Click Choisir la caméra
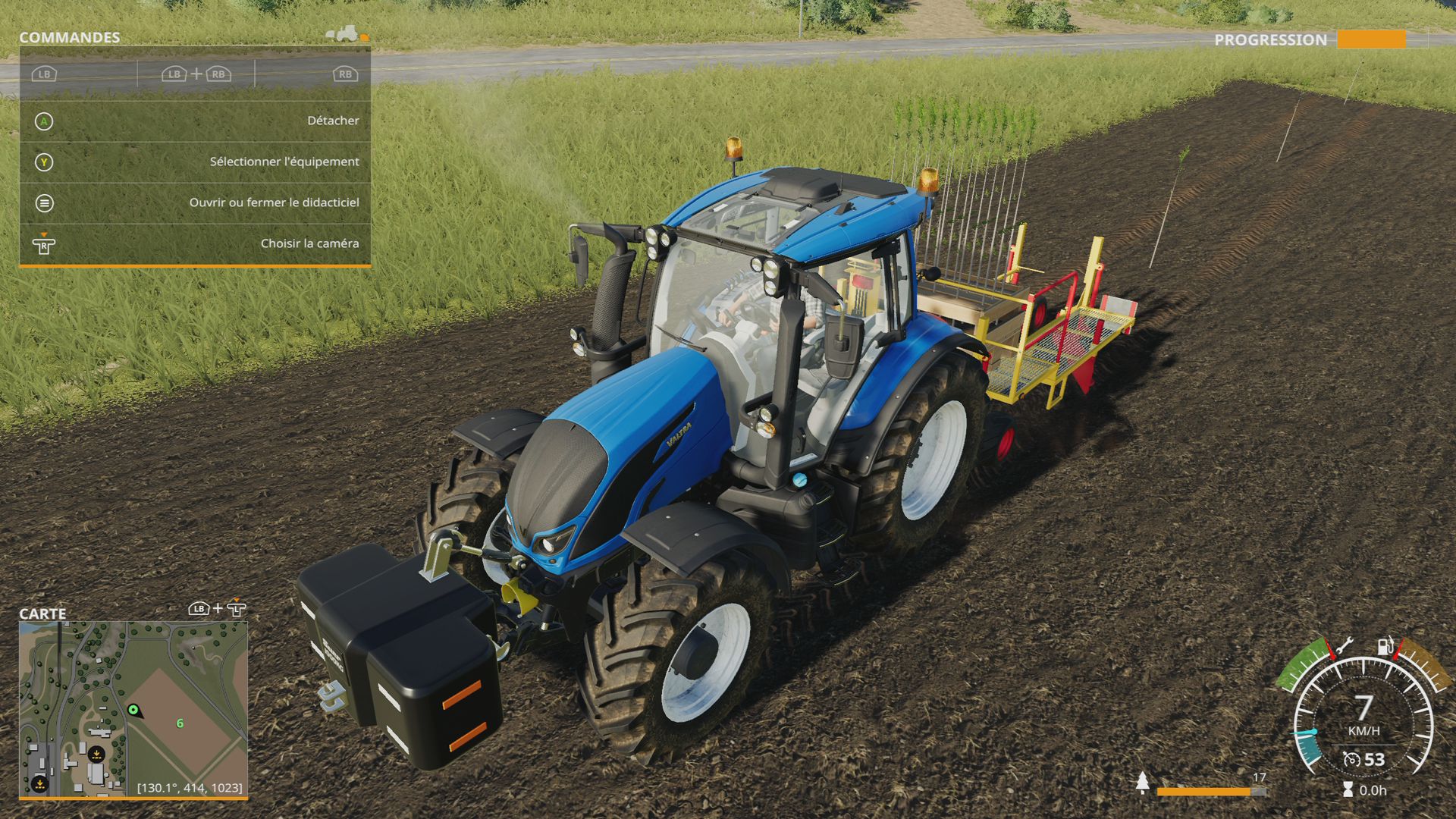Viewport: 1456px width, 819px height. coord(311,243)
